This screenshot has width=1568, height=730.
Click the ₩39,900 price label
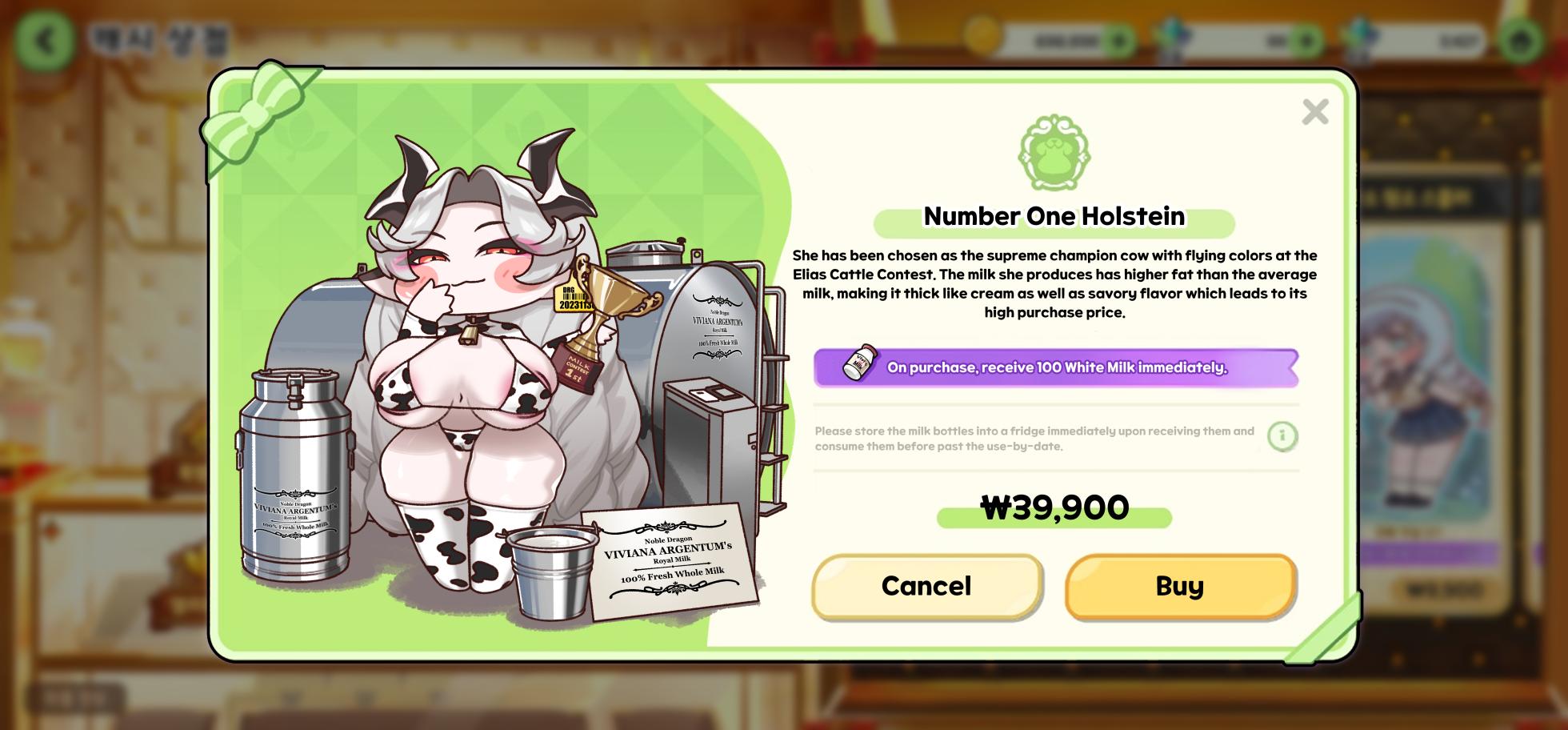pyautogui.click(x=1053, y=507)
